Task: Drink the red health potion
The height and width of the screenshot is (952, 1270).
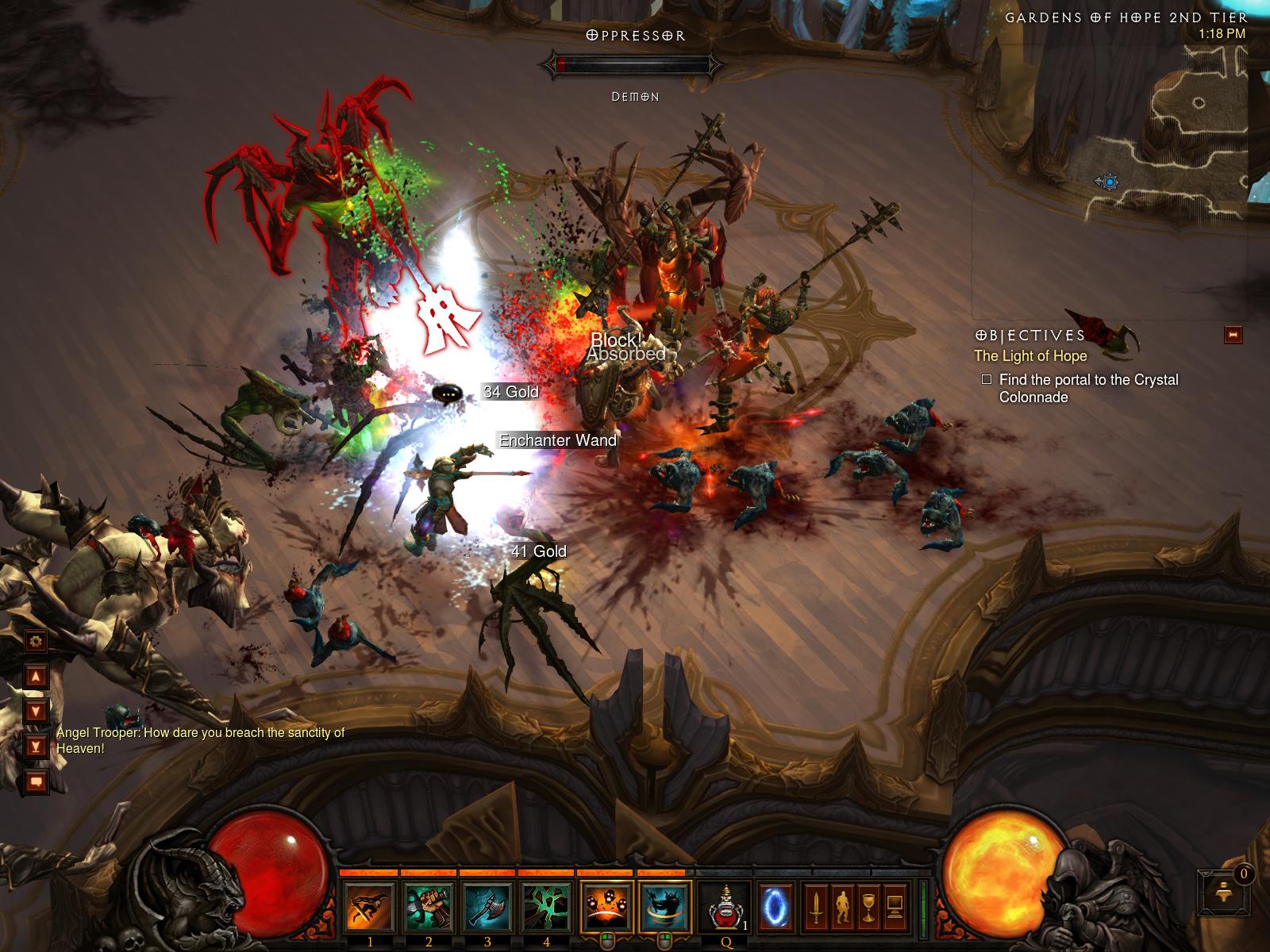Action: click(x=725, y=906)
